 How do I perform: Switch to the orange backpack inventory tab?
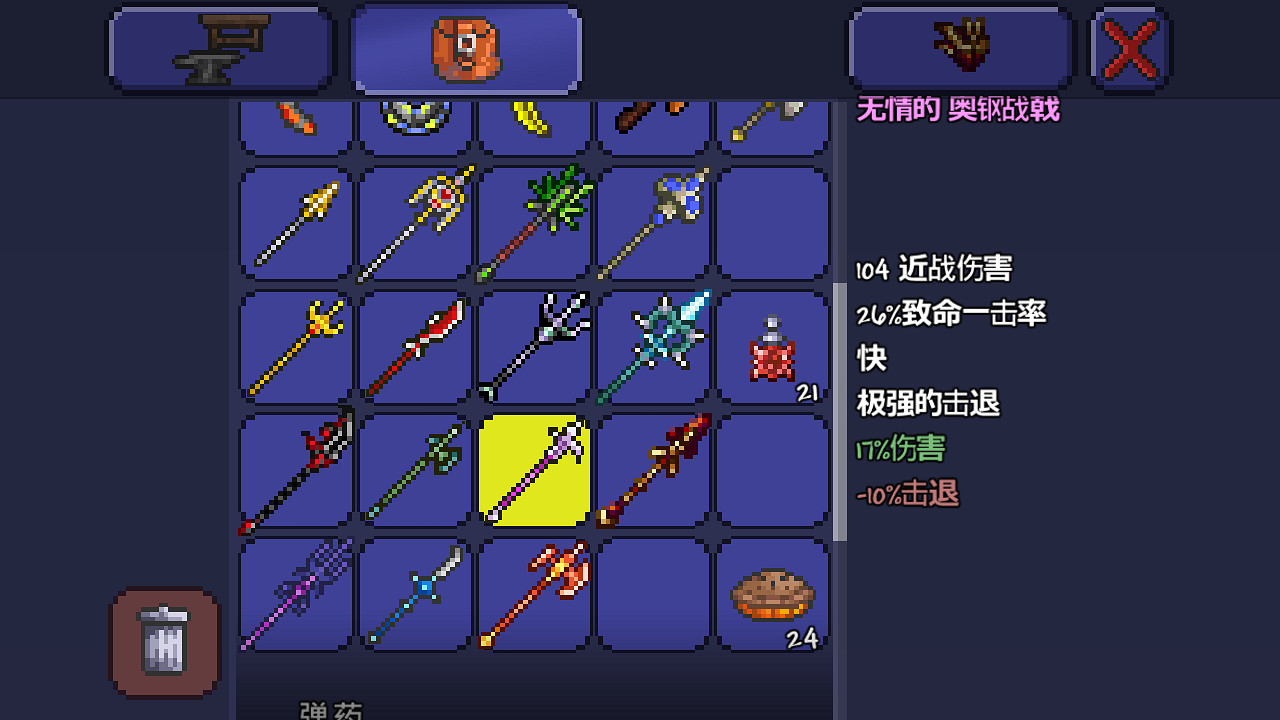click(465, 47)
